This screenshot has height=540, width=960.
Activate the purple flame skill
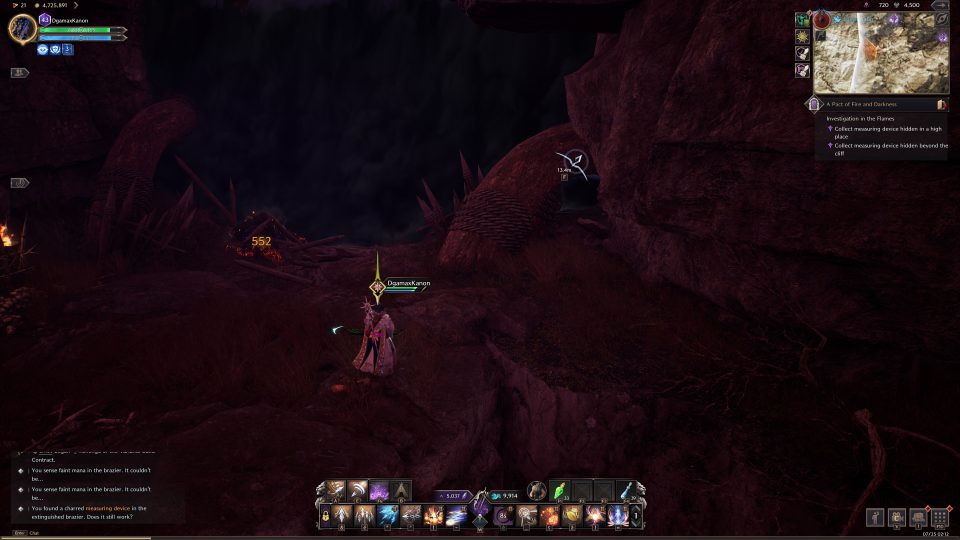pyautogui.click(x=380, y=491)
